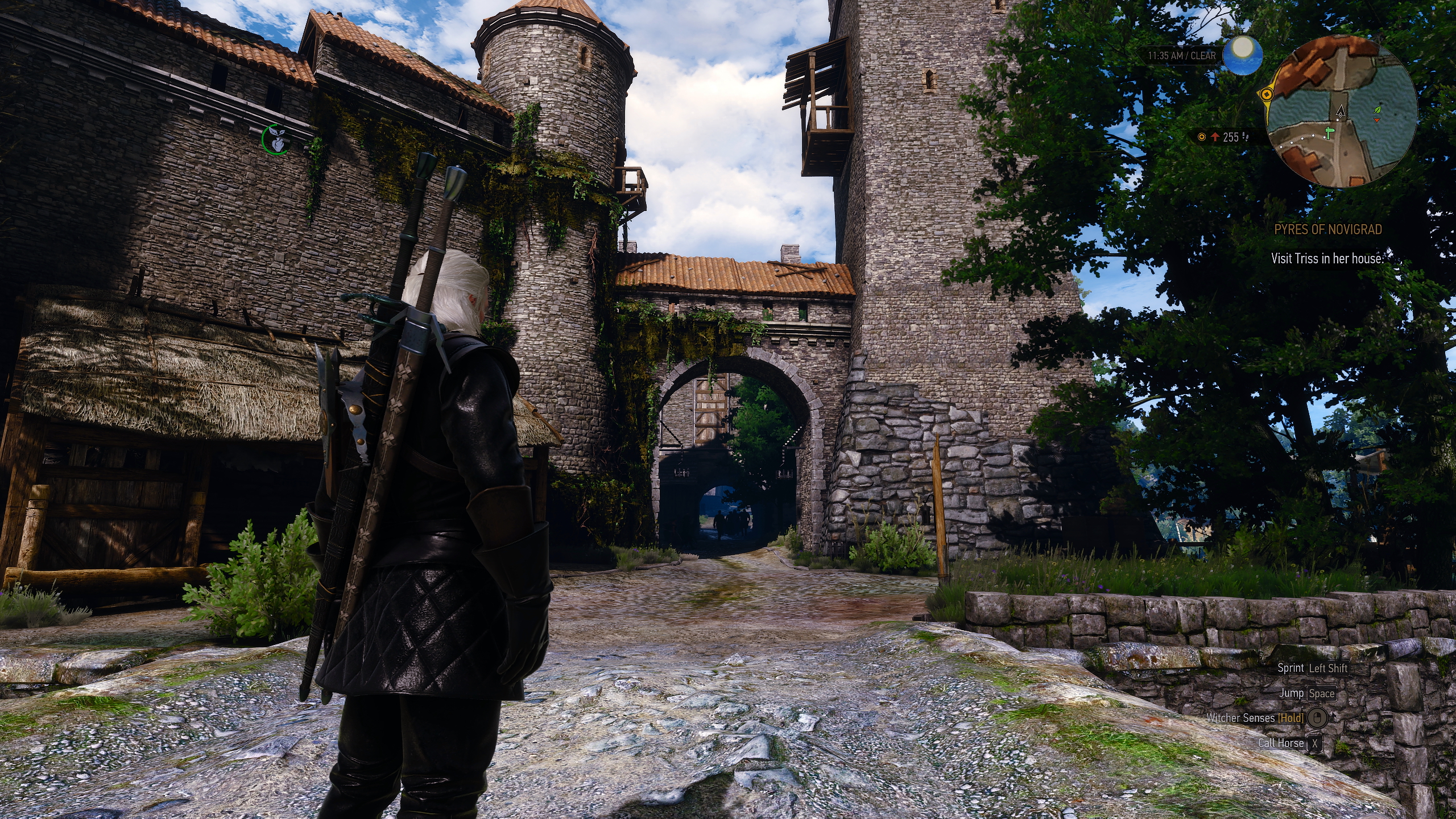The height and width of the screenshot is (819, 1456).
Task: Select the green leaf herb marker on minimap
Action: click(1378, 109)
